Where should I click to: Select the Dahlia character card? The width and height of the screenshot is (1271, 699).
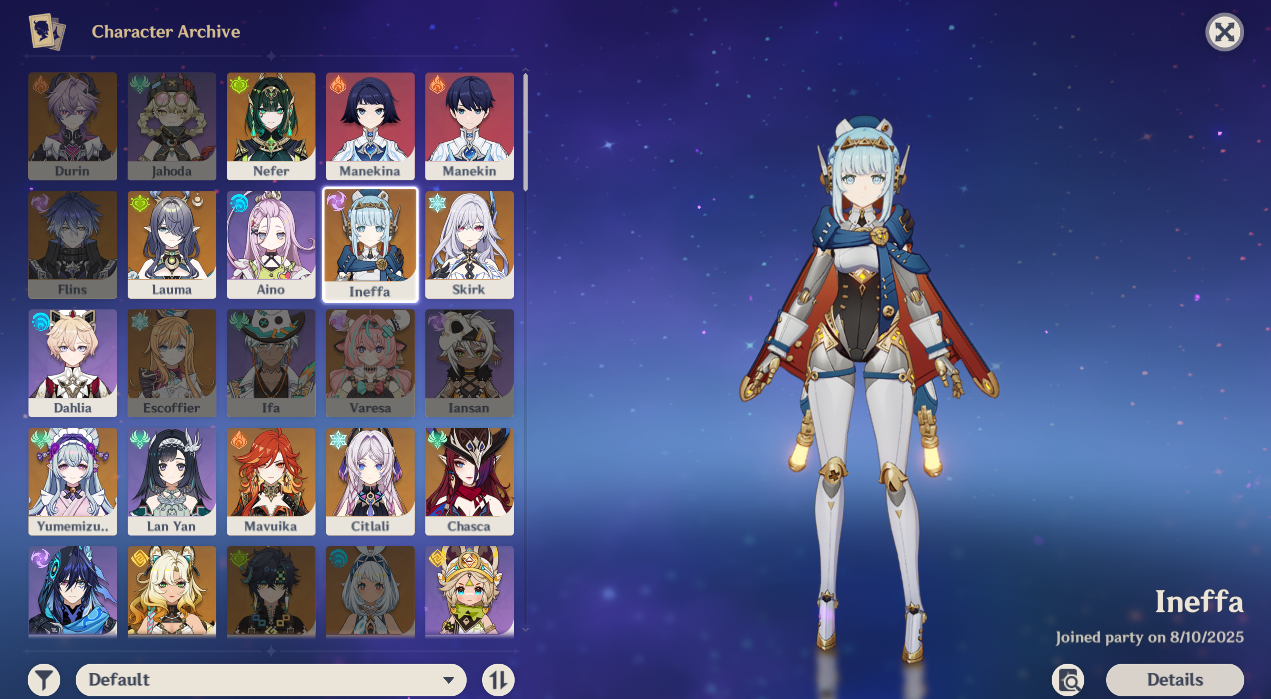(72, 362)
